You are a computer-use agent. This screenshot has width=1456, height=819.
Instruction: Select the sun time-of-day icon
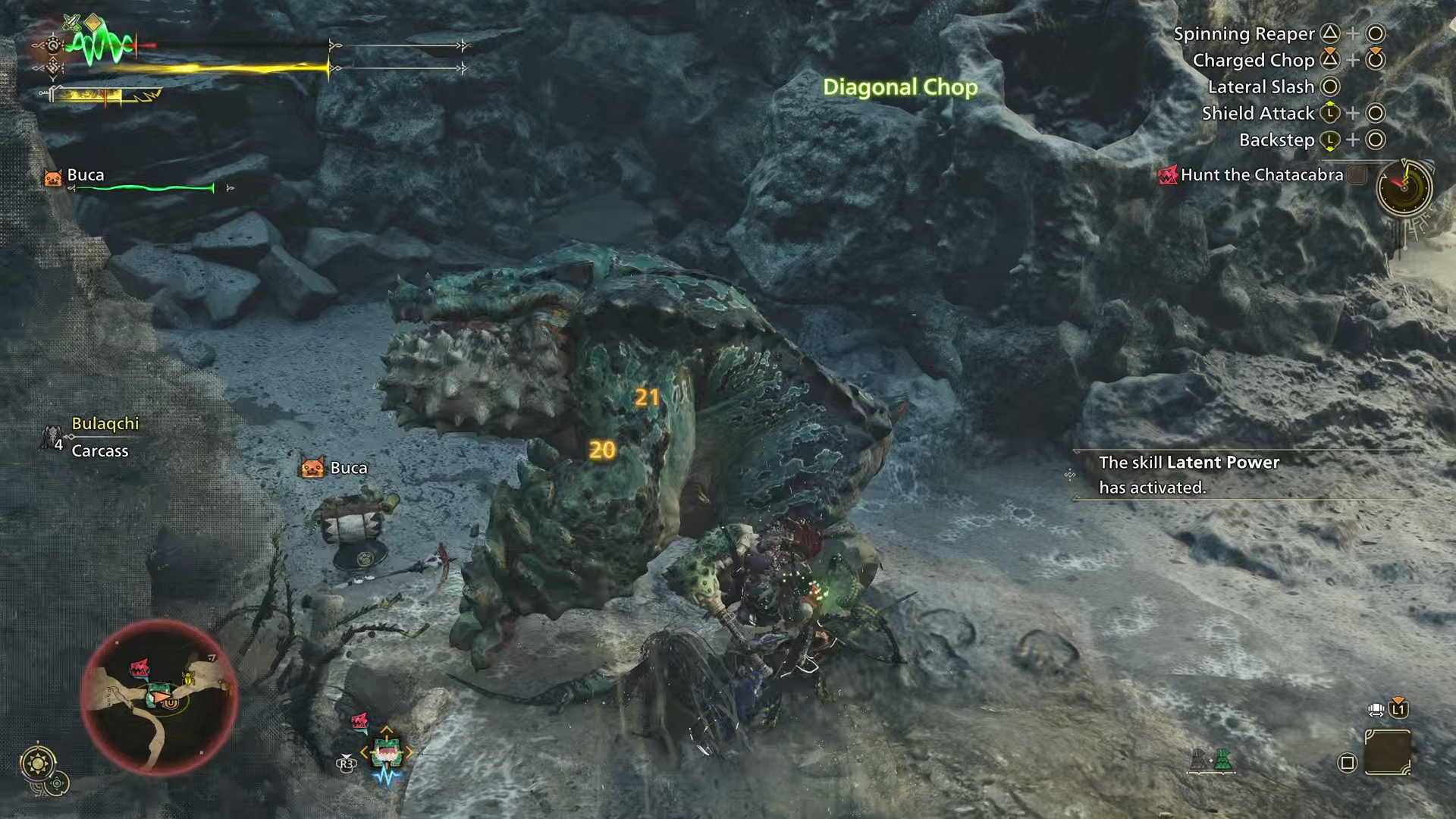pyautogui.click(x=38, y=761)
